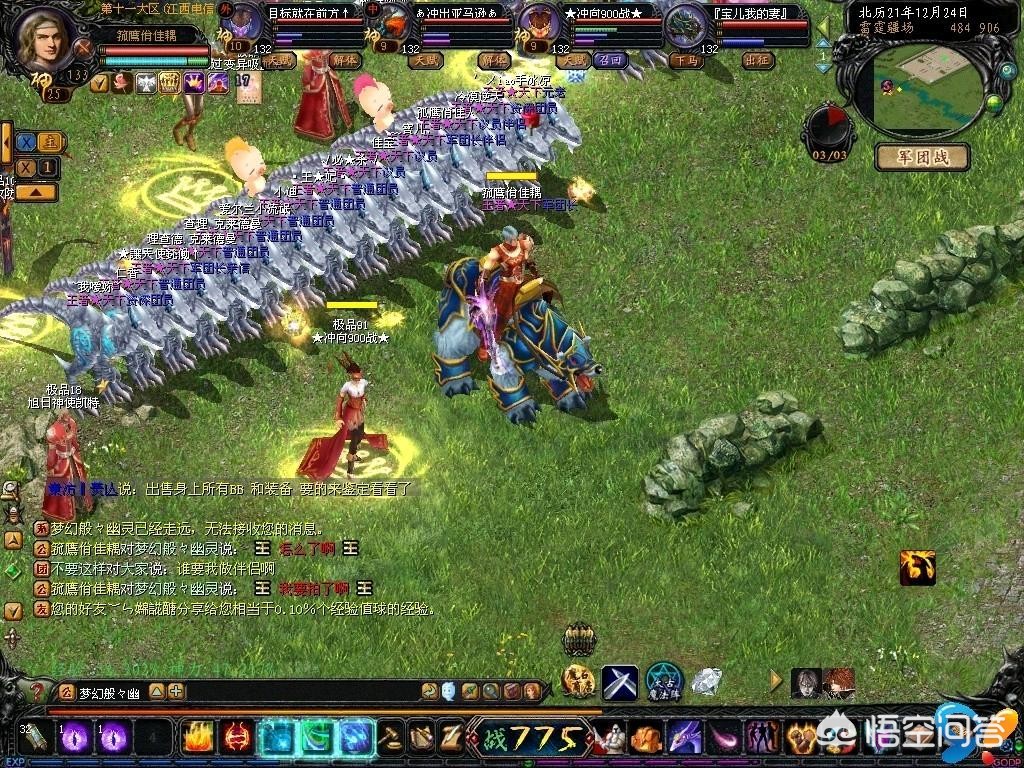Screen dimensions: 1024x768
Task: Click the white crystal icon above the hotbar
Action: [x=708, y=681]
